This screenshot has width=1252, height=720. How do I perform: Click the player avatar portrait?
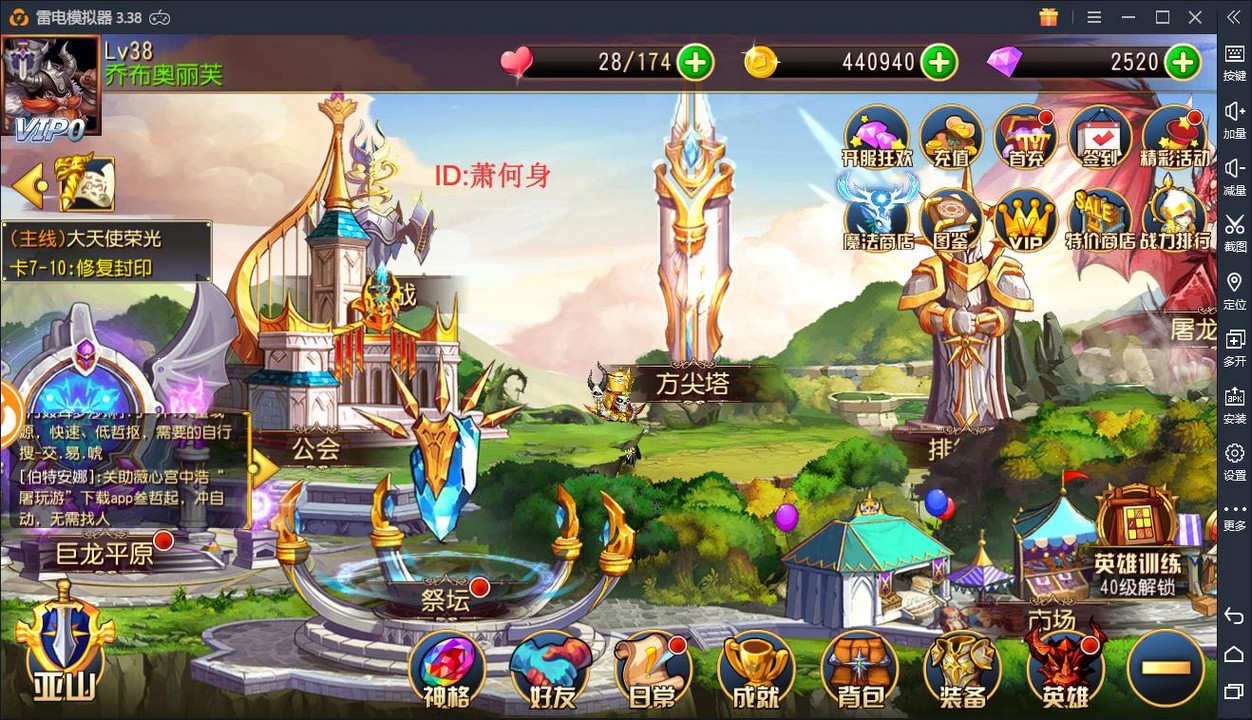click(50, 87)
